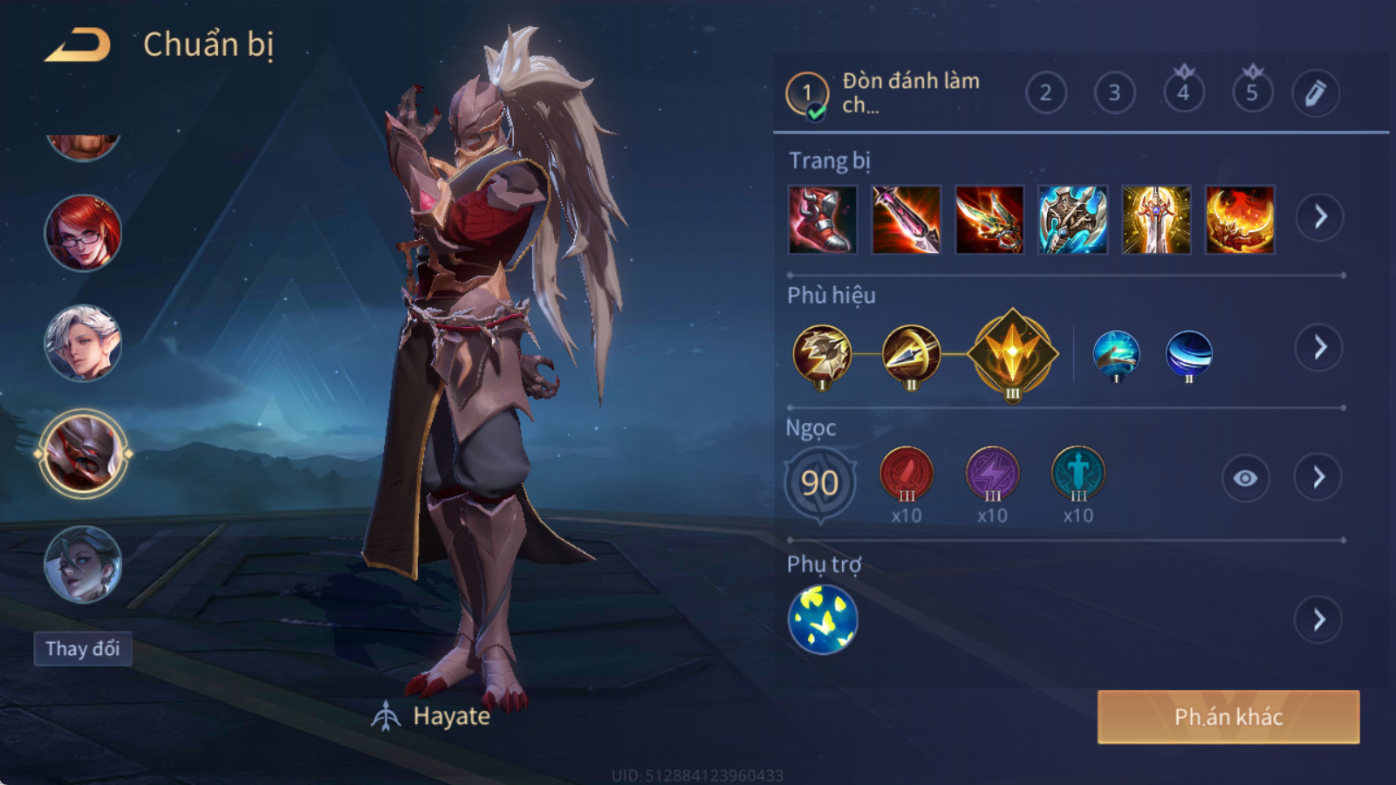Switch to build preset 3
Viewport: 1396px width, 785px height.
click(x=1114, y=93)
